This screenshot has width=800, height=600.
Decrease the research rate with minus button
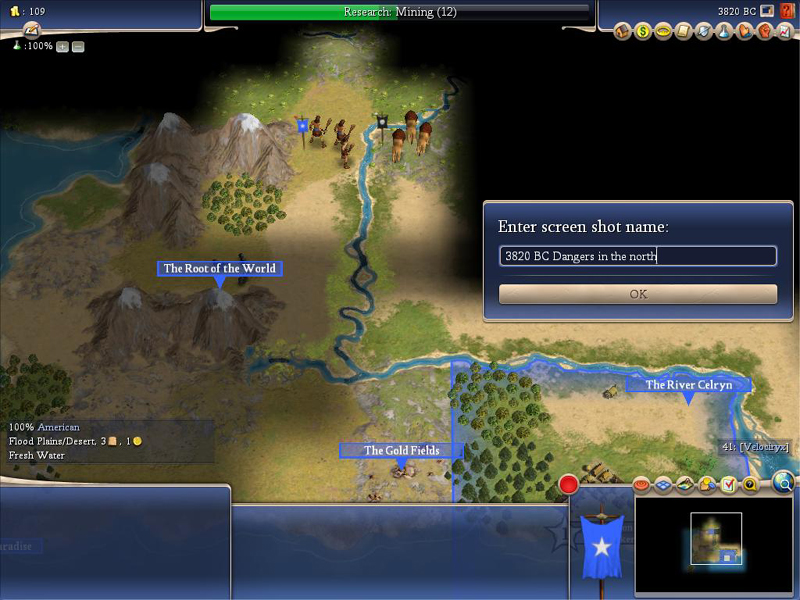pos(78,47)
